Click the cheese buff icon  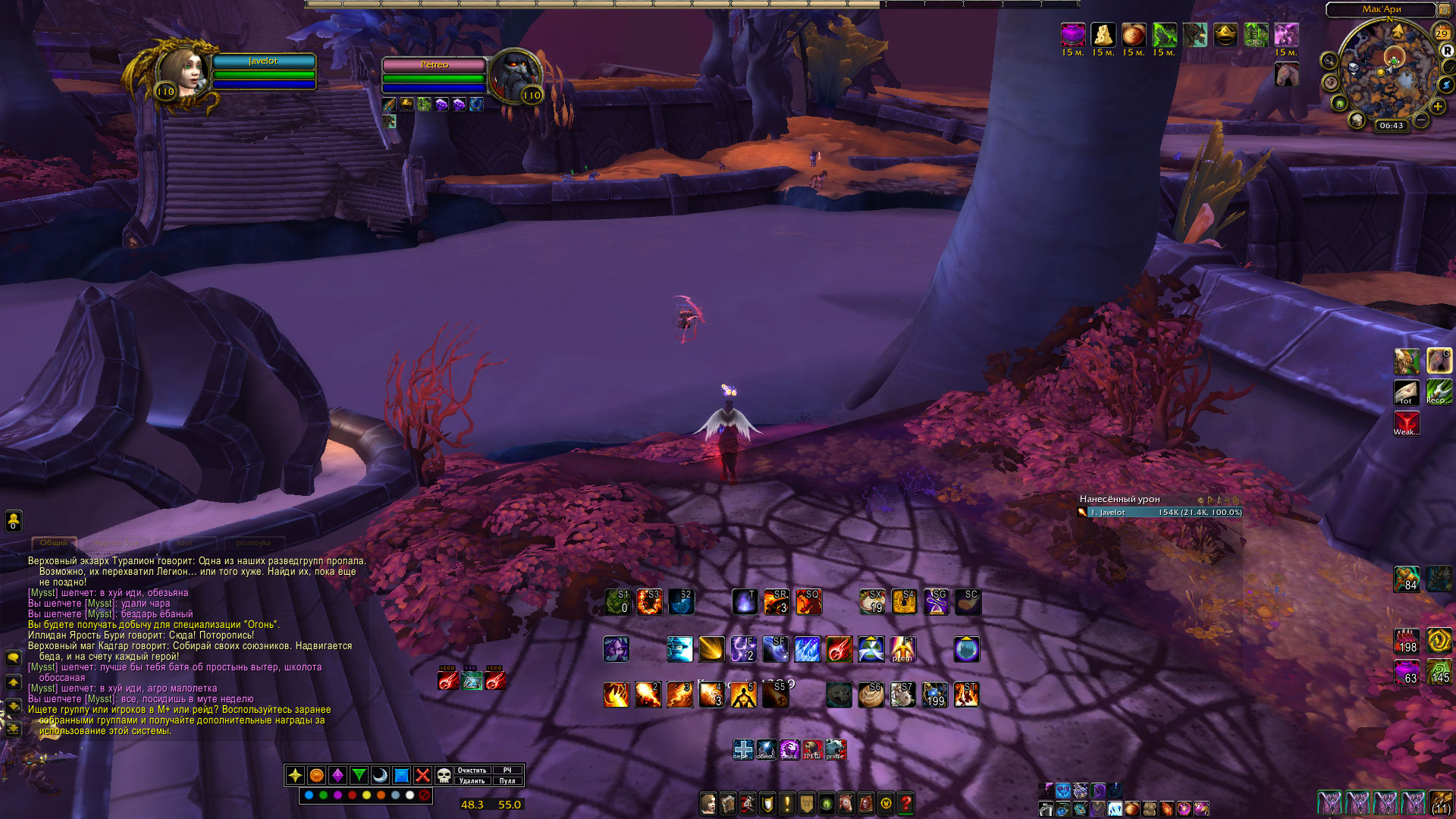tap(1103, 35)
